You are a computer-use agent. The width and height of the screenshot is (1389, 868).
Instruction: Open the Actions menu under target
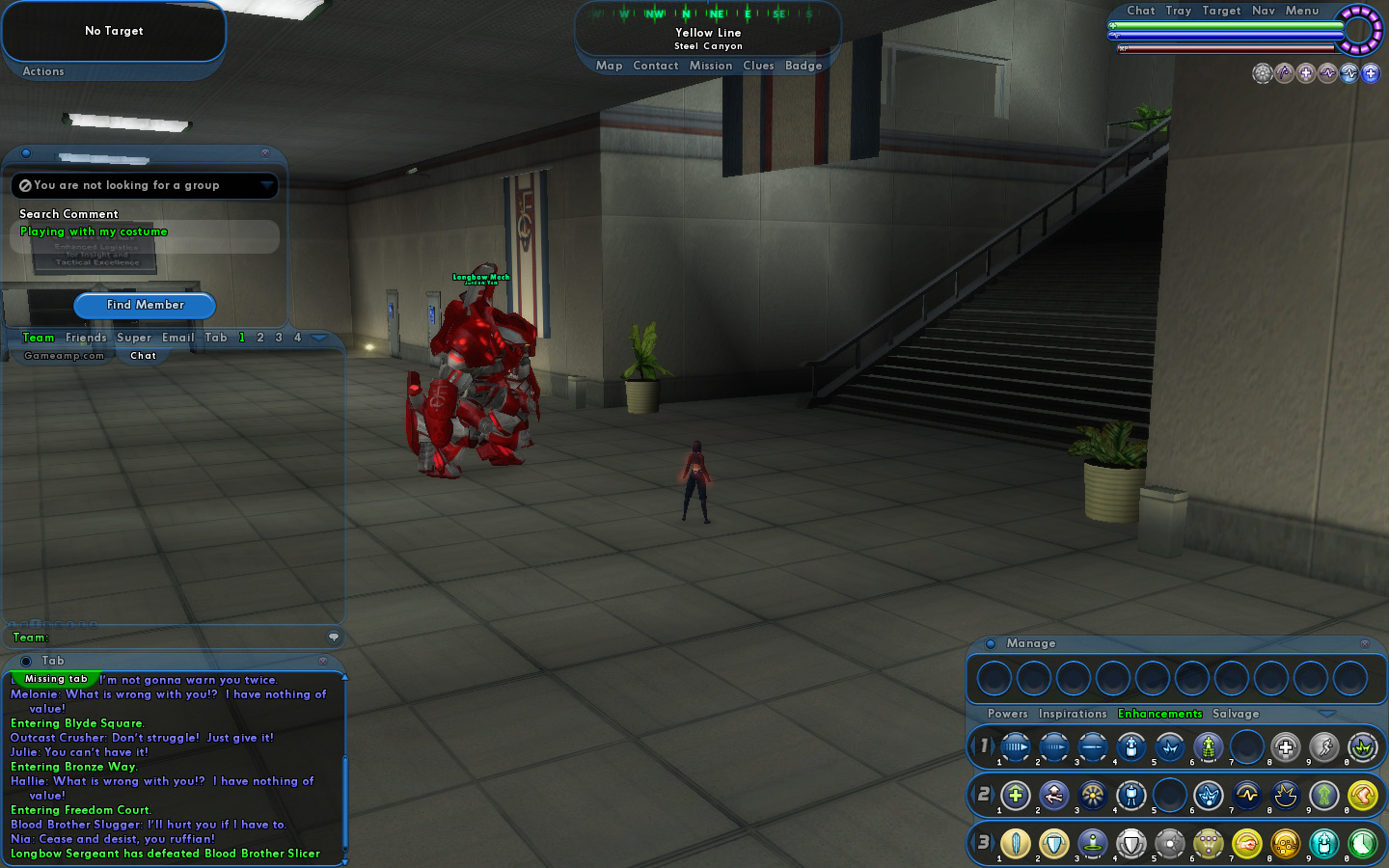point(43,71)
